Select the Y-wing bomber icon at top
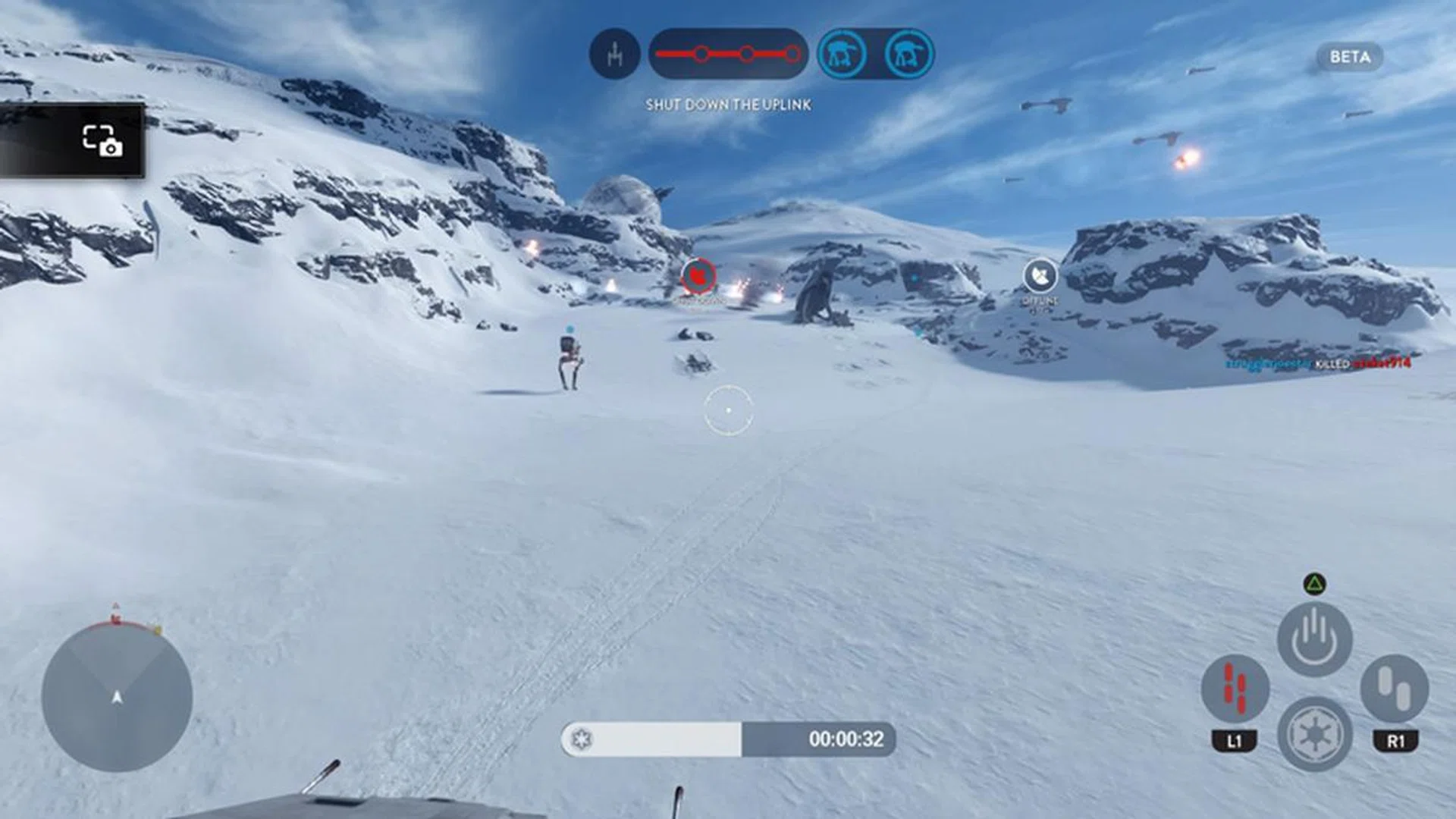Image resolution: width=1456 pixels, height=819 pixels. click(x=614, y=55)
